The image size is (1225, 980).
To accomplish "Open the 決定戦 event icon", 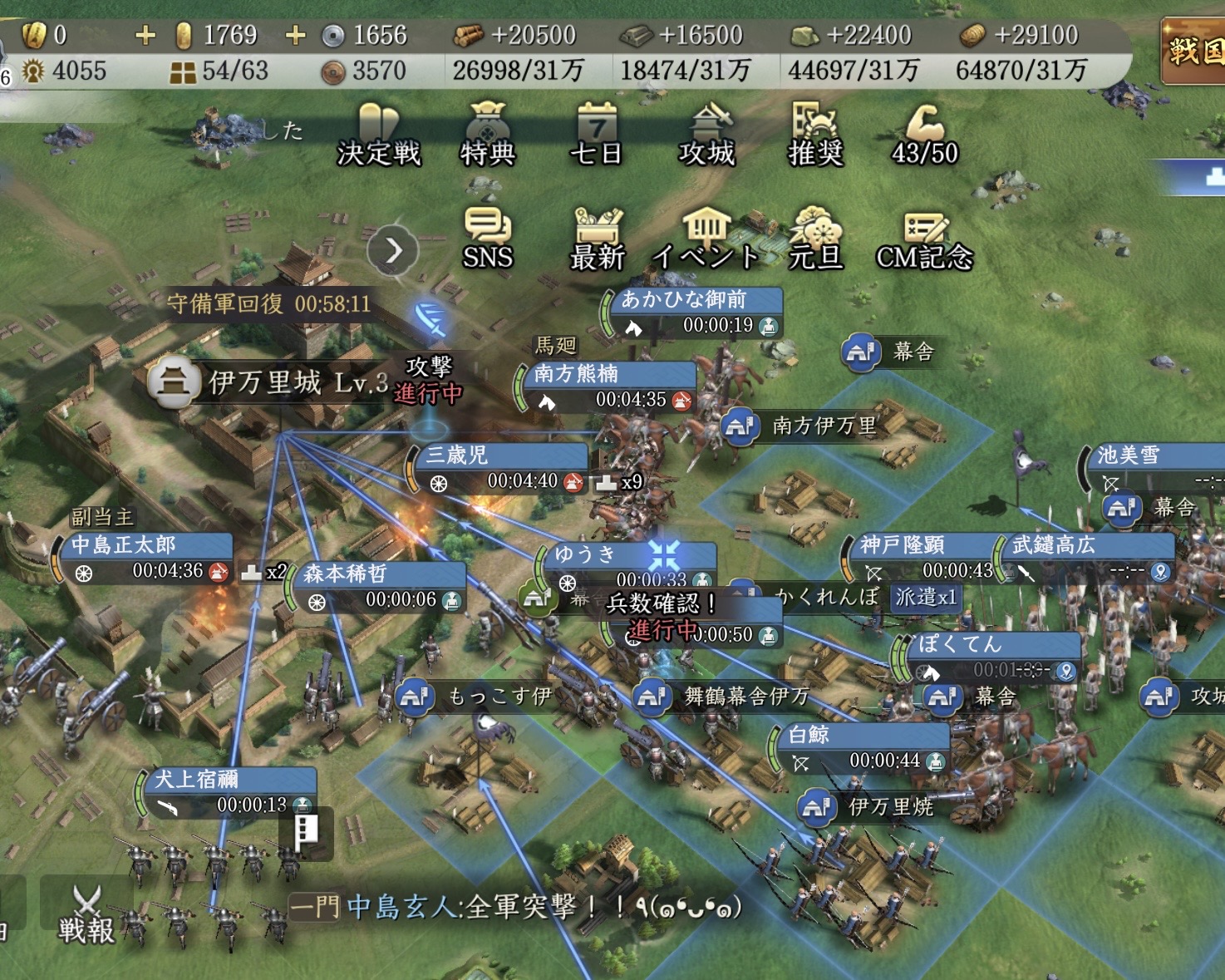I will click(379, 135).
